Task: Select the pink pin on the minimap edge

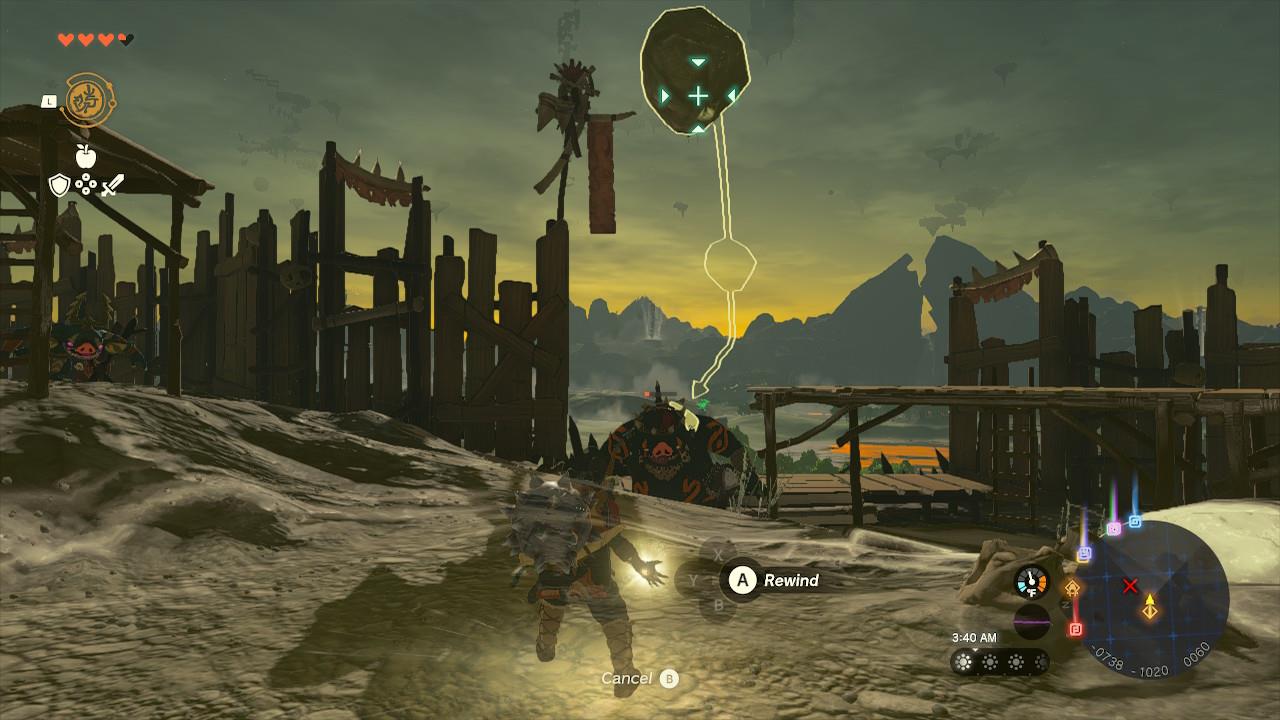Action: point(1113,528)
